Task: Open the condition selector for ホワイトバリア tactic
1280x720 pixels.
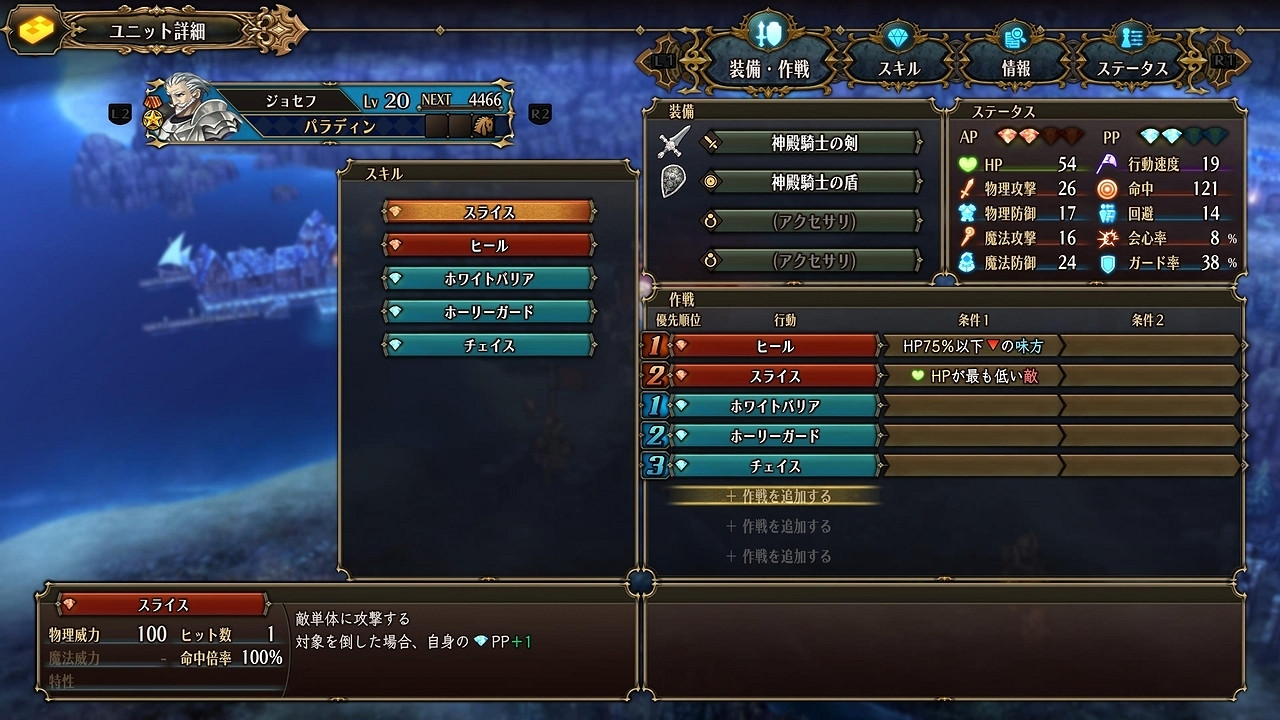Action: [x=973, y=406]
